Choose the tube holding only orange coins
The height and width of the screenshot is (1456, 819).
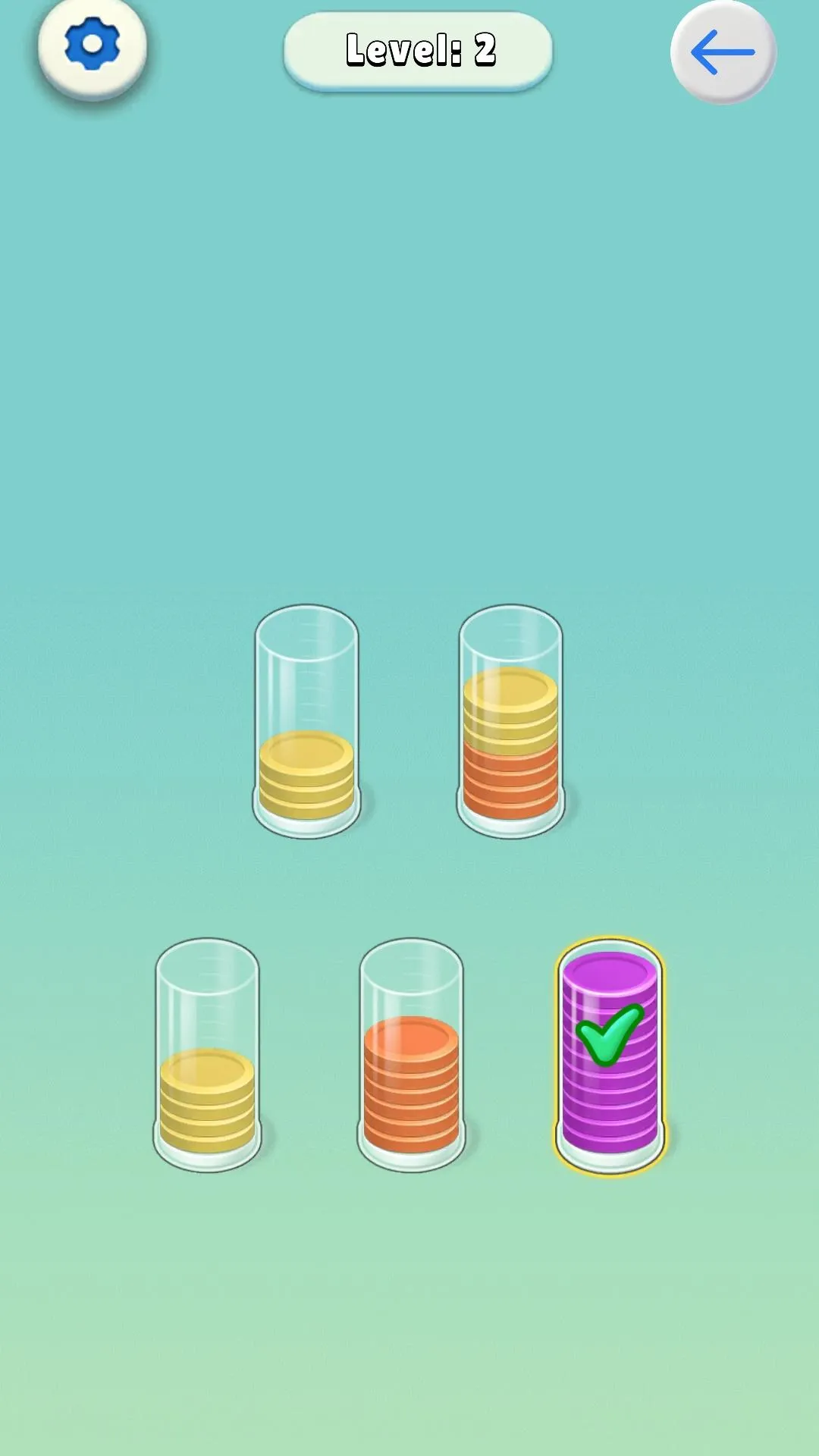coord(411,1056)
